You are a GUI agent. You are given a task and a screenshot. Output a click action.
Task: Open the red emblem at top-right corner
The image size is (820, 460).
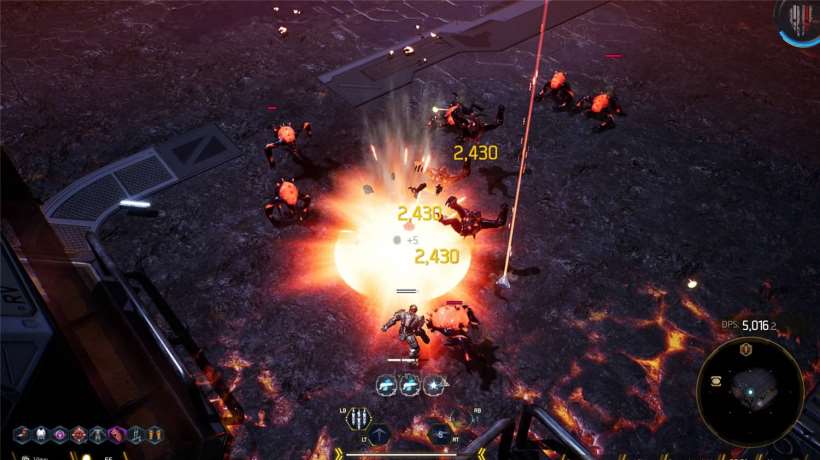[x=798, y=20]
